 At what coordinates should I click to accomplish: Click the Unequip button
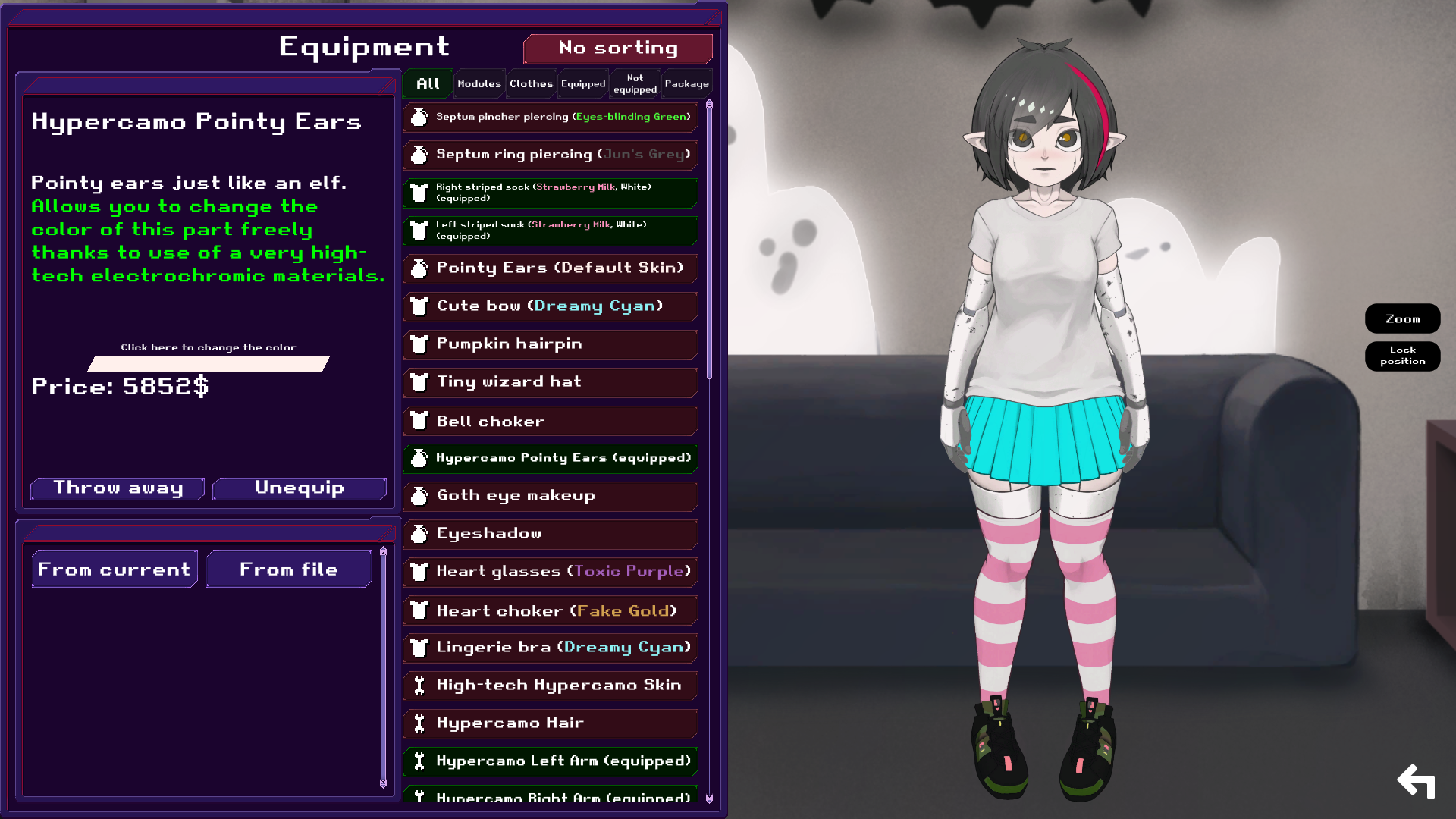point(299,488)
